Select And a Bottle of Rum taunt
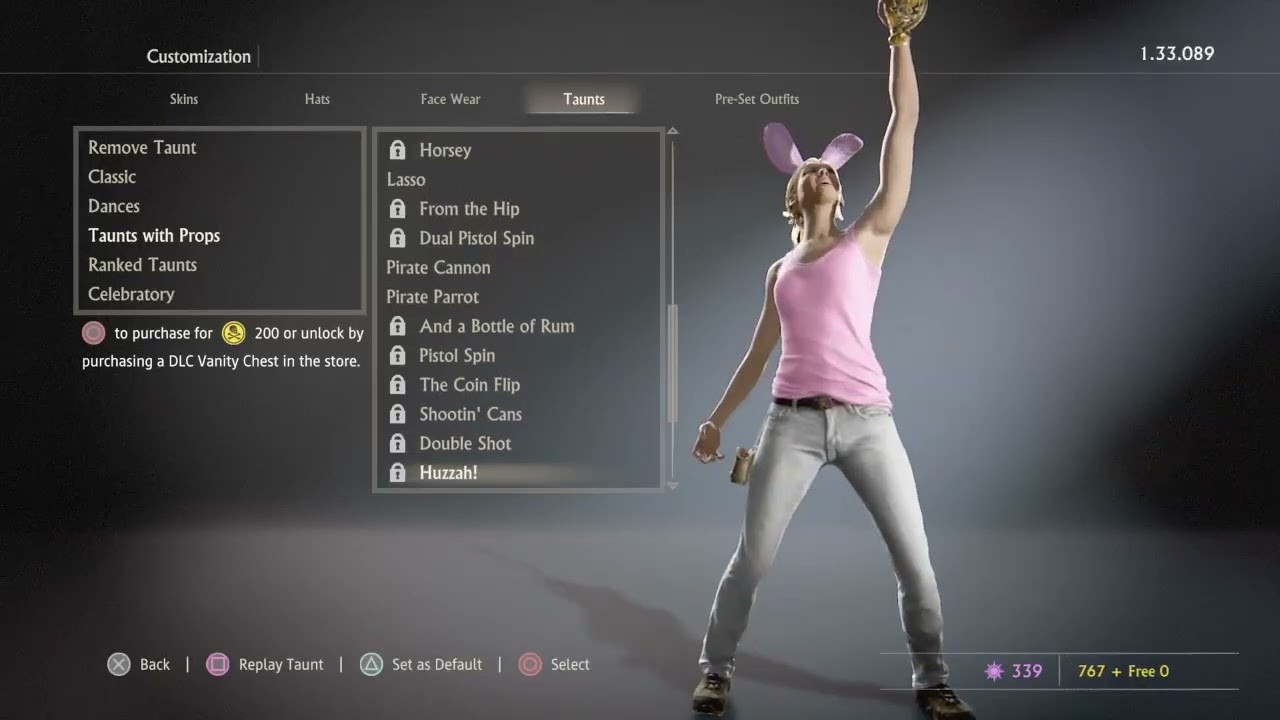This screenshot has width=1280, height=720. coord(496,326)
